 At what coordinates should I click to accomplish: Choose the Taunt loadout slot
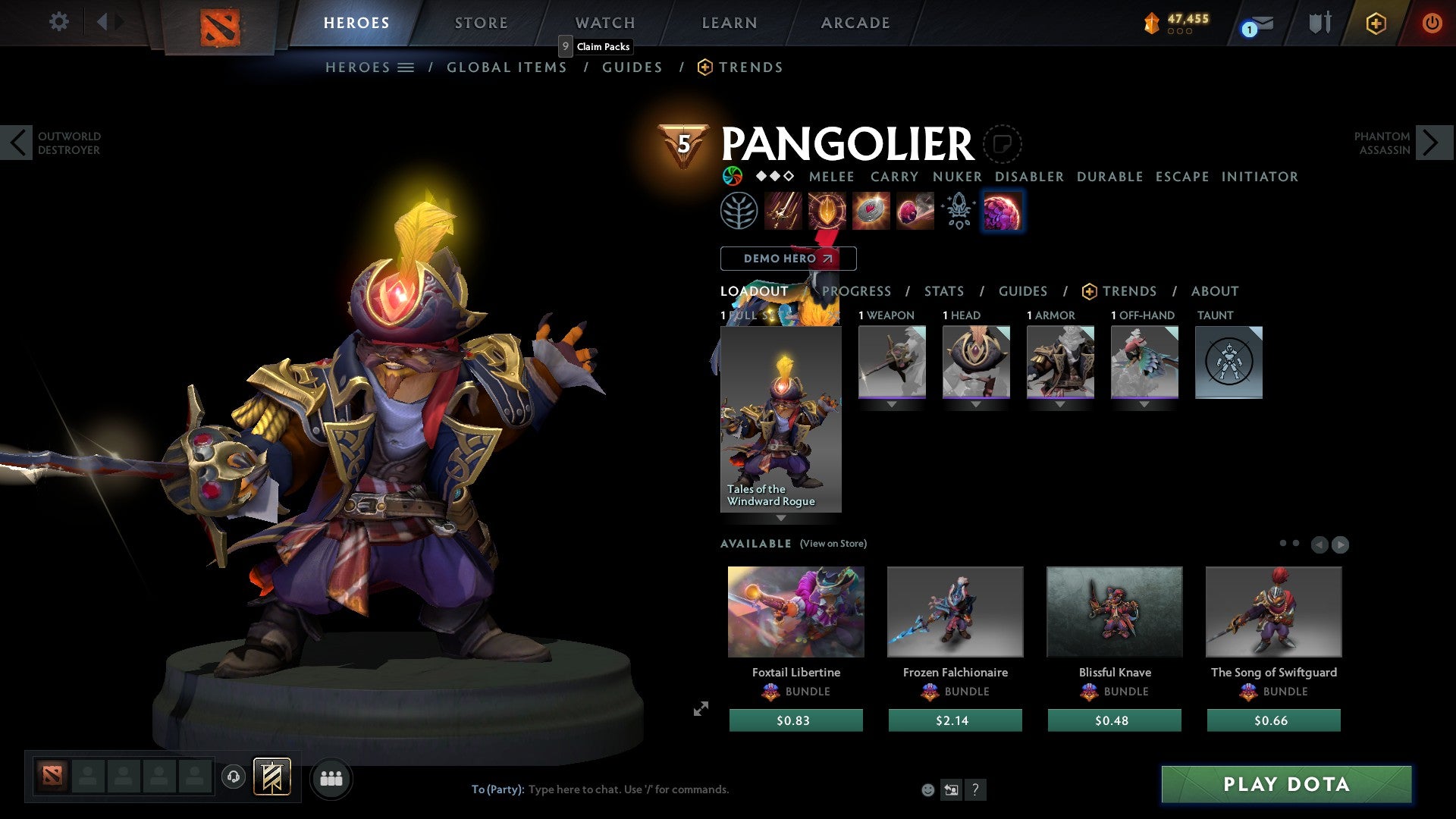(1228, 362)
